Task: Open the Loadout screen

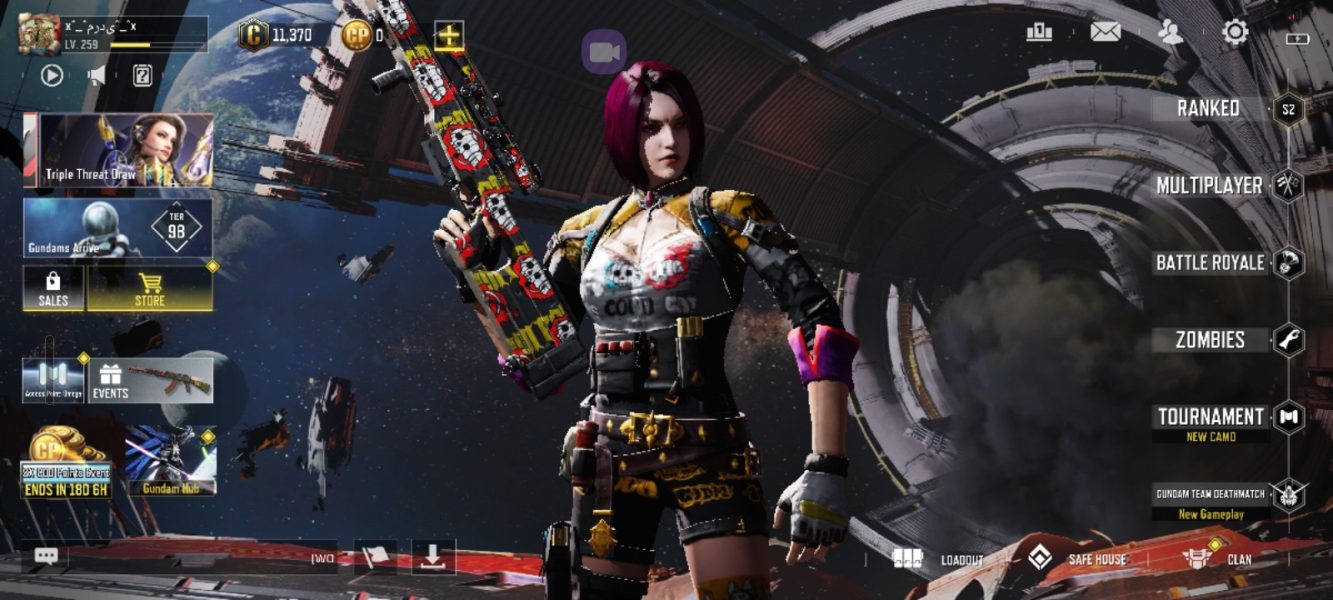Action: [x=939, y=559]
